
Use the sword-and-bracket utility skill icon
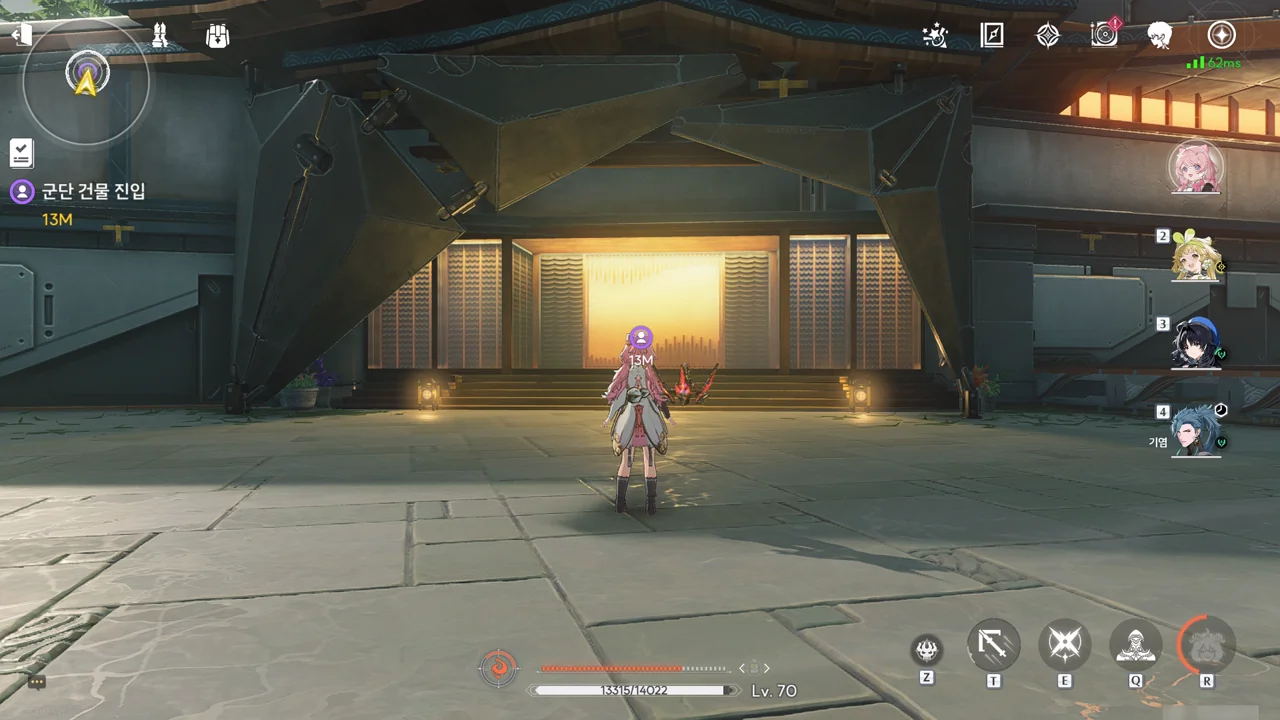tap(993, 645)
